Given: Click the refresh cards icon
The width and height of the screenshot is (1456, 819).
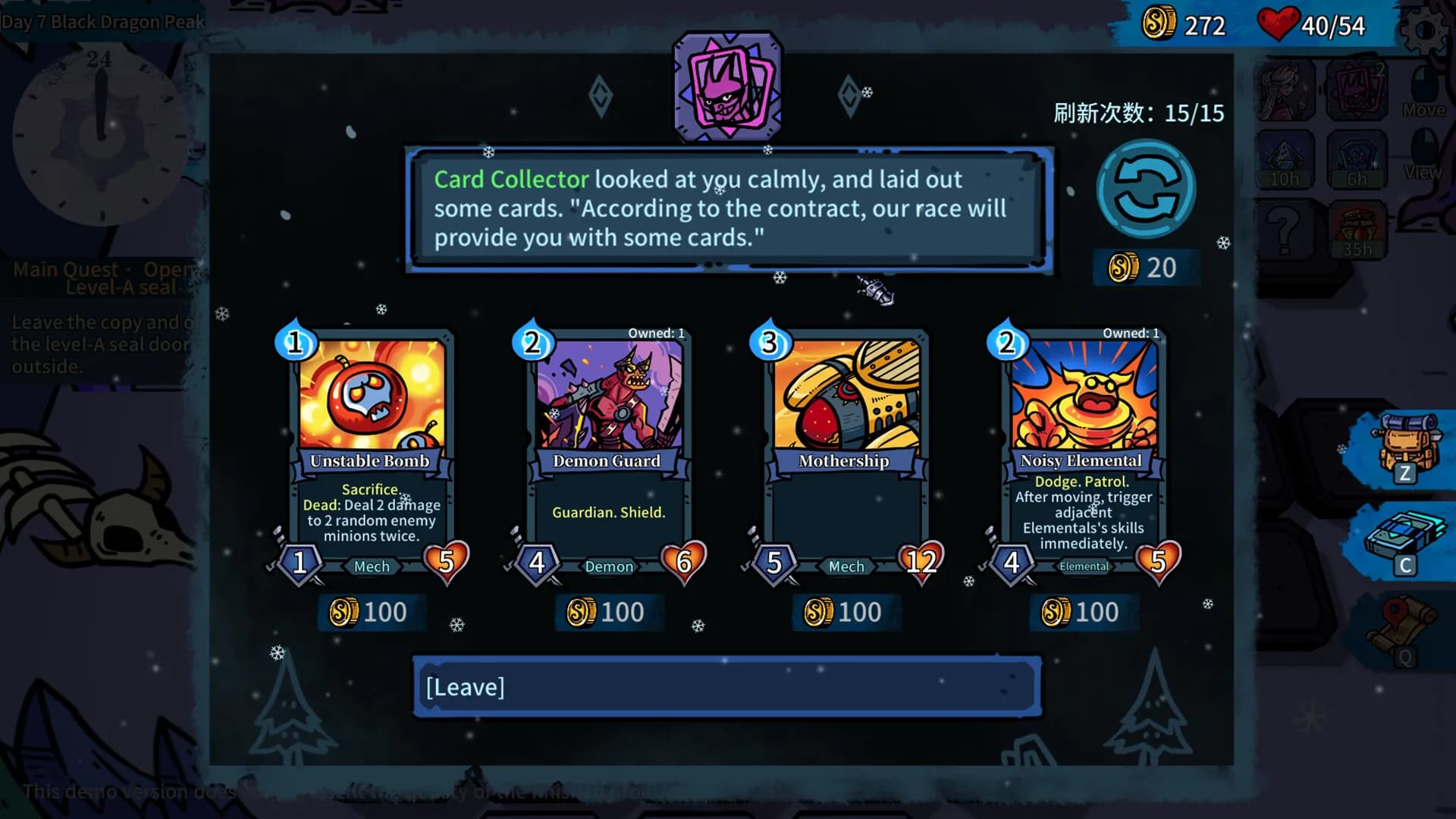Looking at the screenshot, I should point(1147,190).
